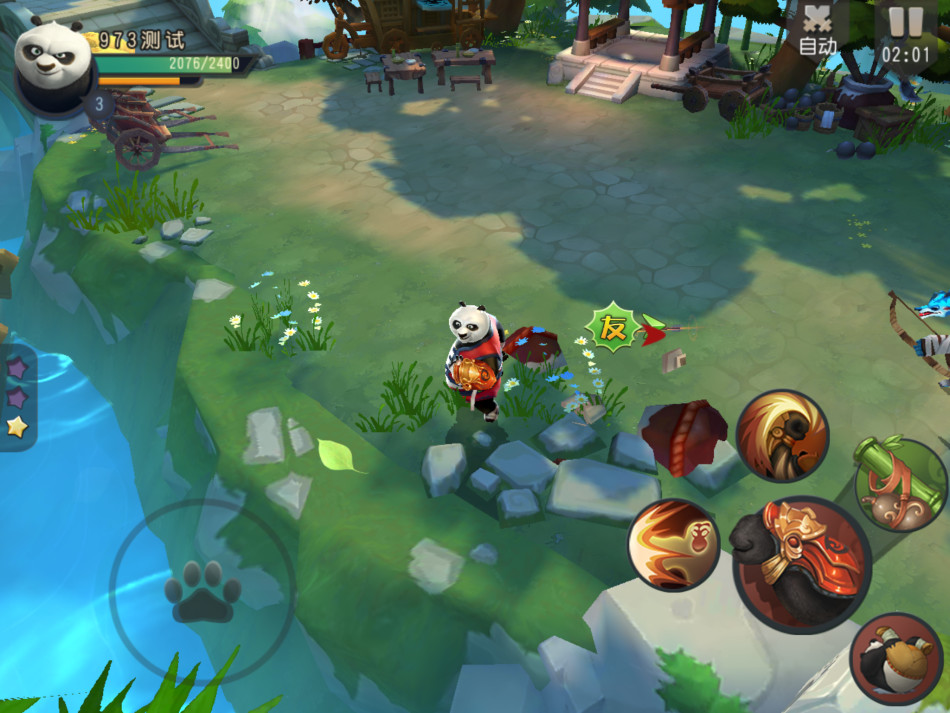This screenshot has width=950, height=713.
Task: Use the red armored fist attack
Action: pos(801,564)
